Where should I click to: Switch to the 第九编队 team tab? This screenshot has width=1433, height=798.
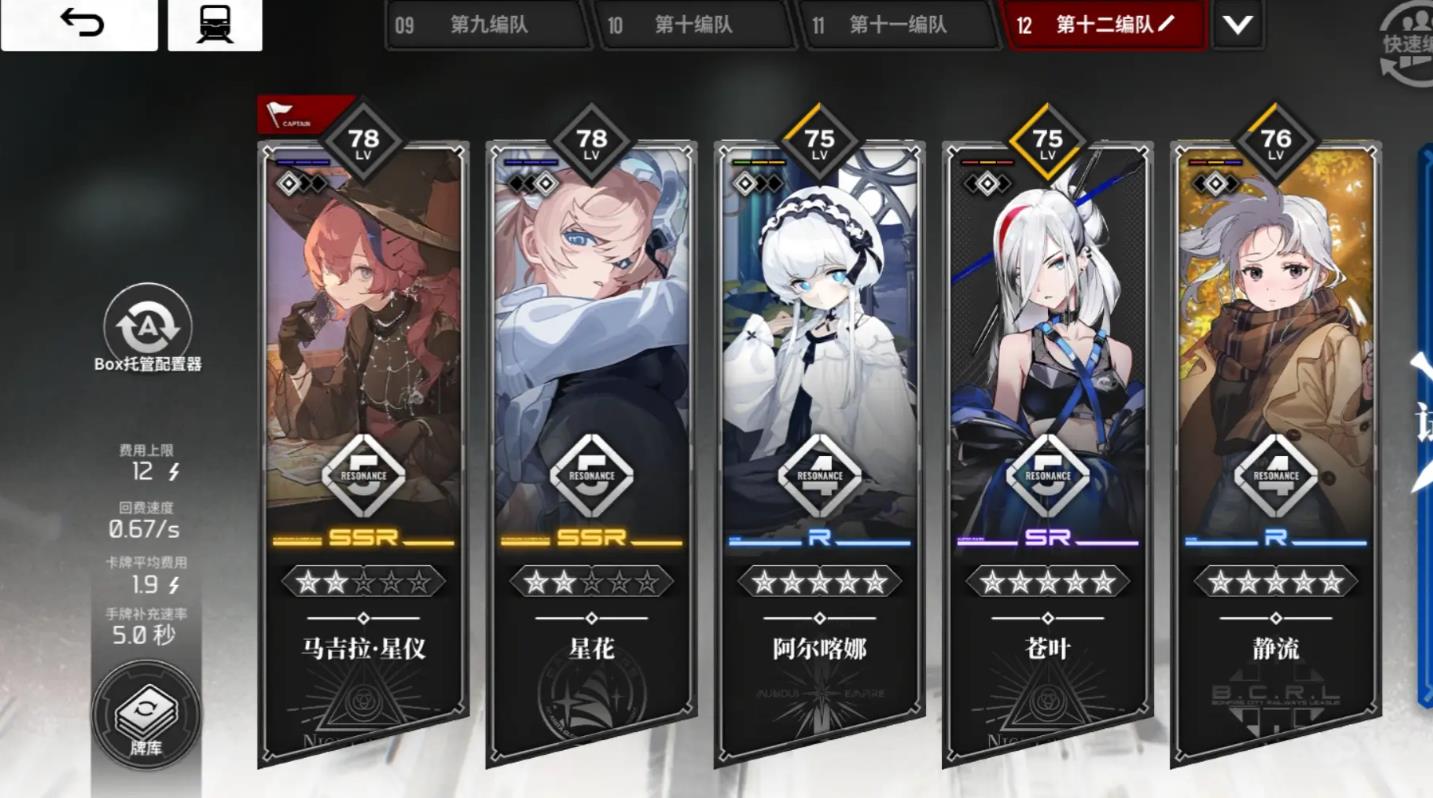(487, 25)
